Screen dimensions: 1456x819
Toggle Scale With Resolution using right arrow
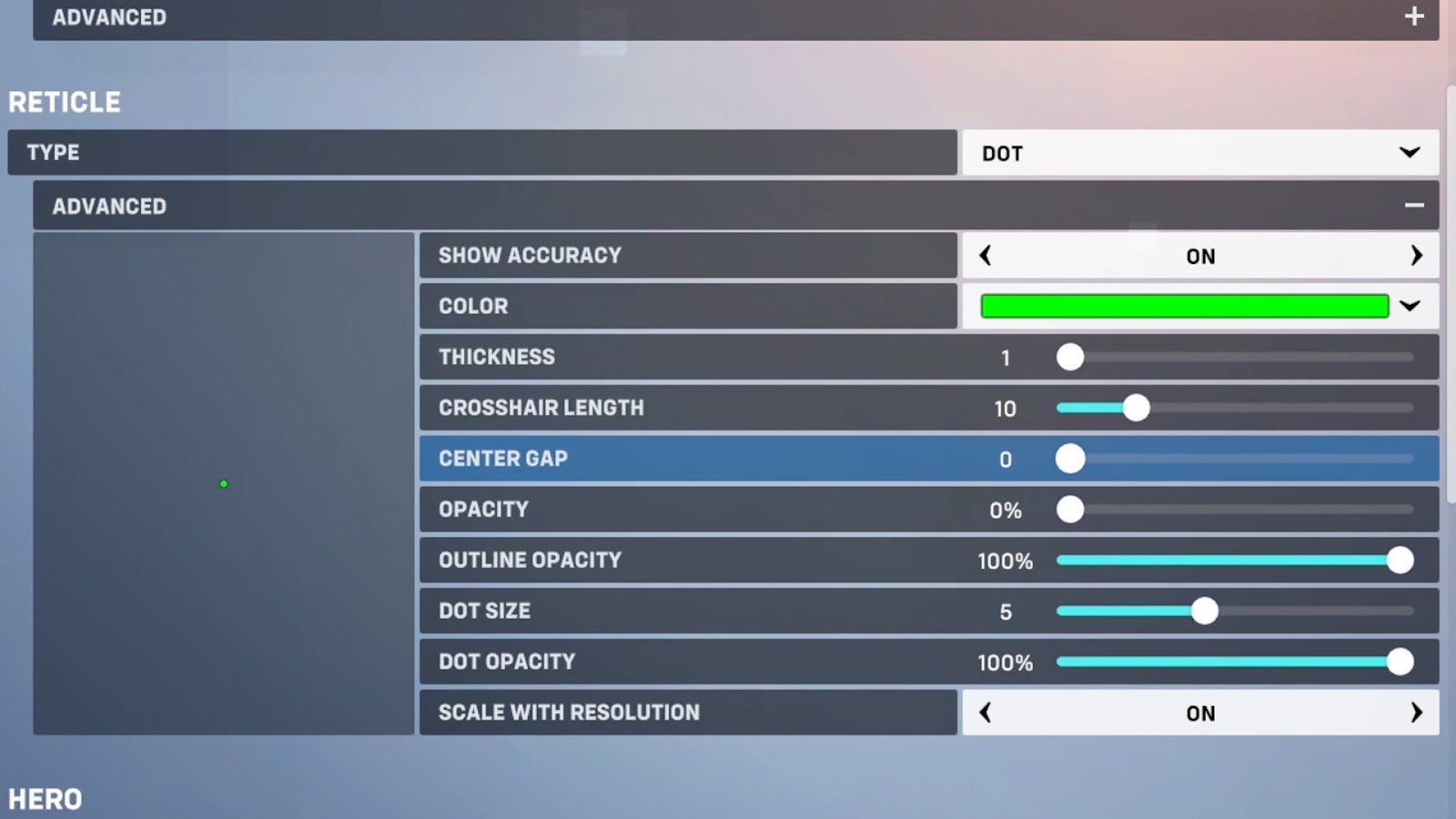tap(1415, 713)
